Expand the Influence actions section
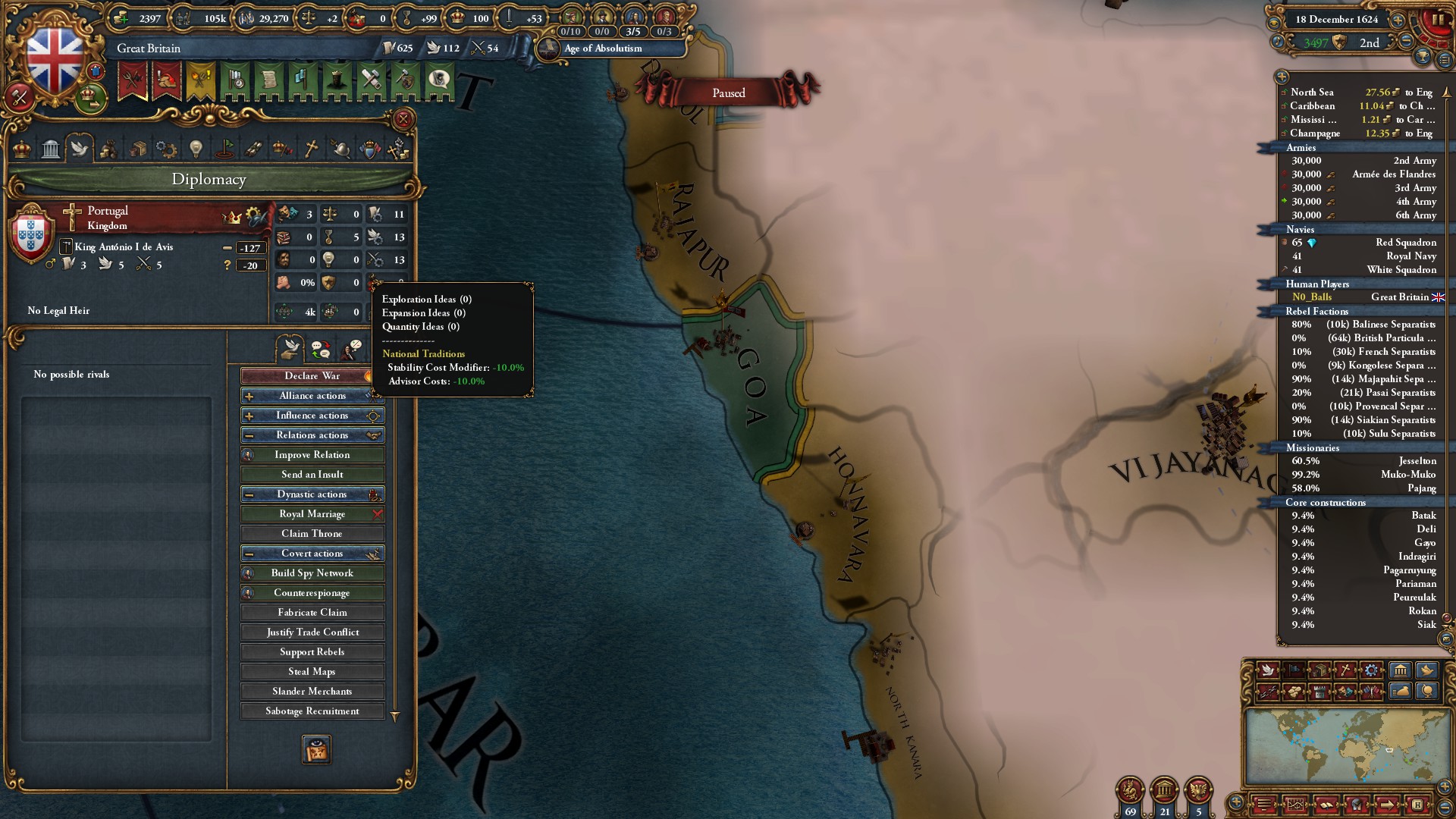The width and height of the screenshot is (1456, 819). 312,415
